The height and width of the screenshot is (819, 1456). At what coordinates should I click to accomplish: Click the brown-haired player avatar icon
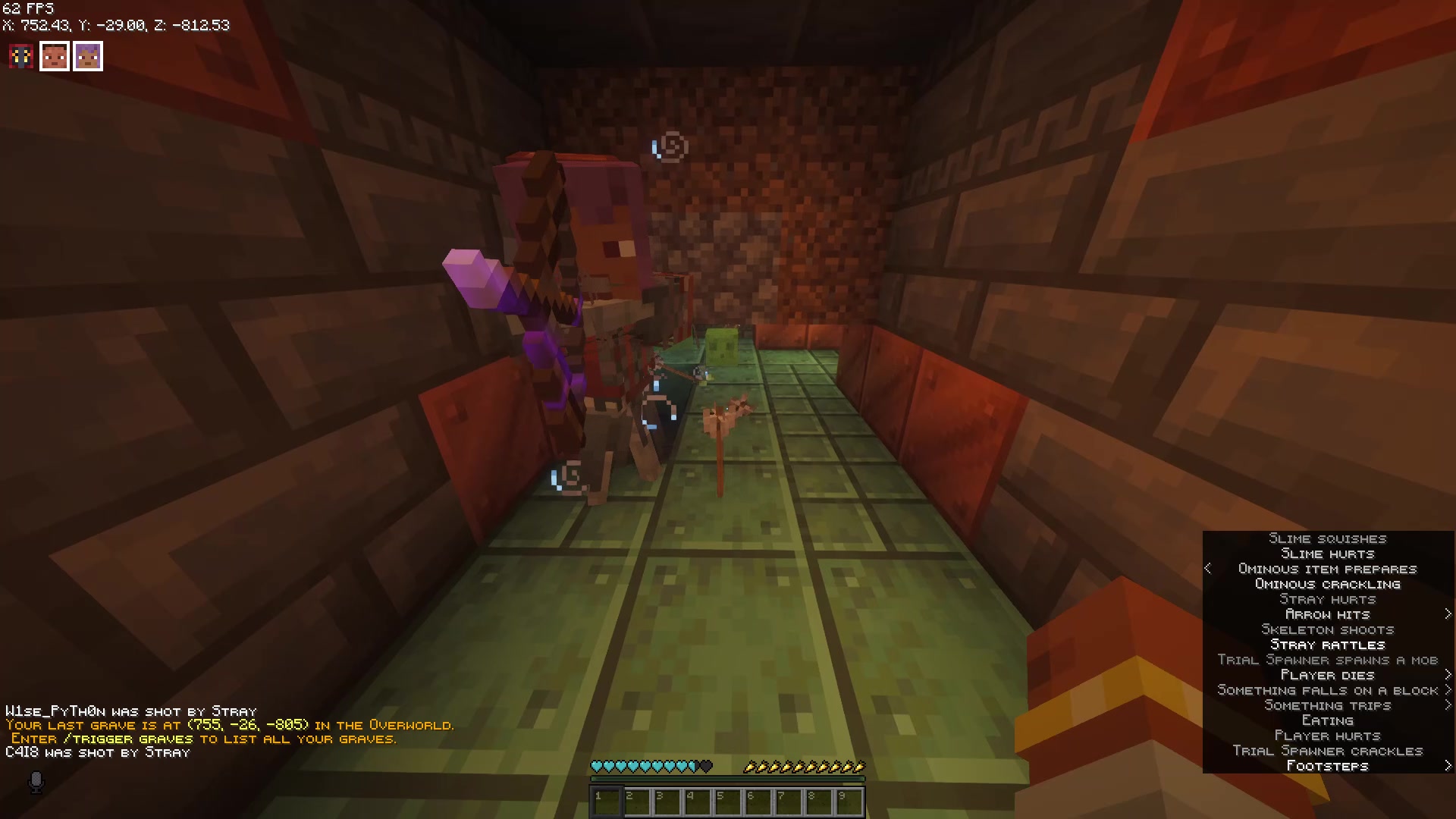[54, 55]
